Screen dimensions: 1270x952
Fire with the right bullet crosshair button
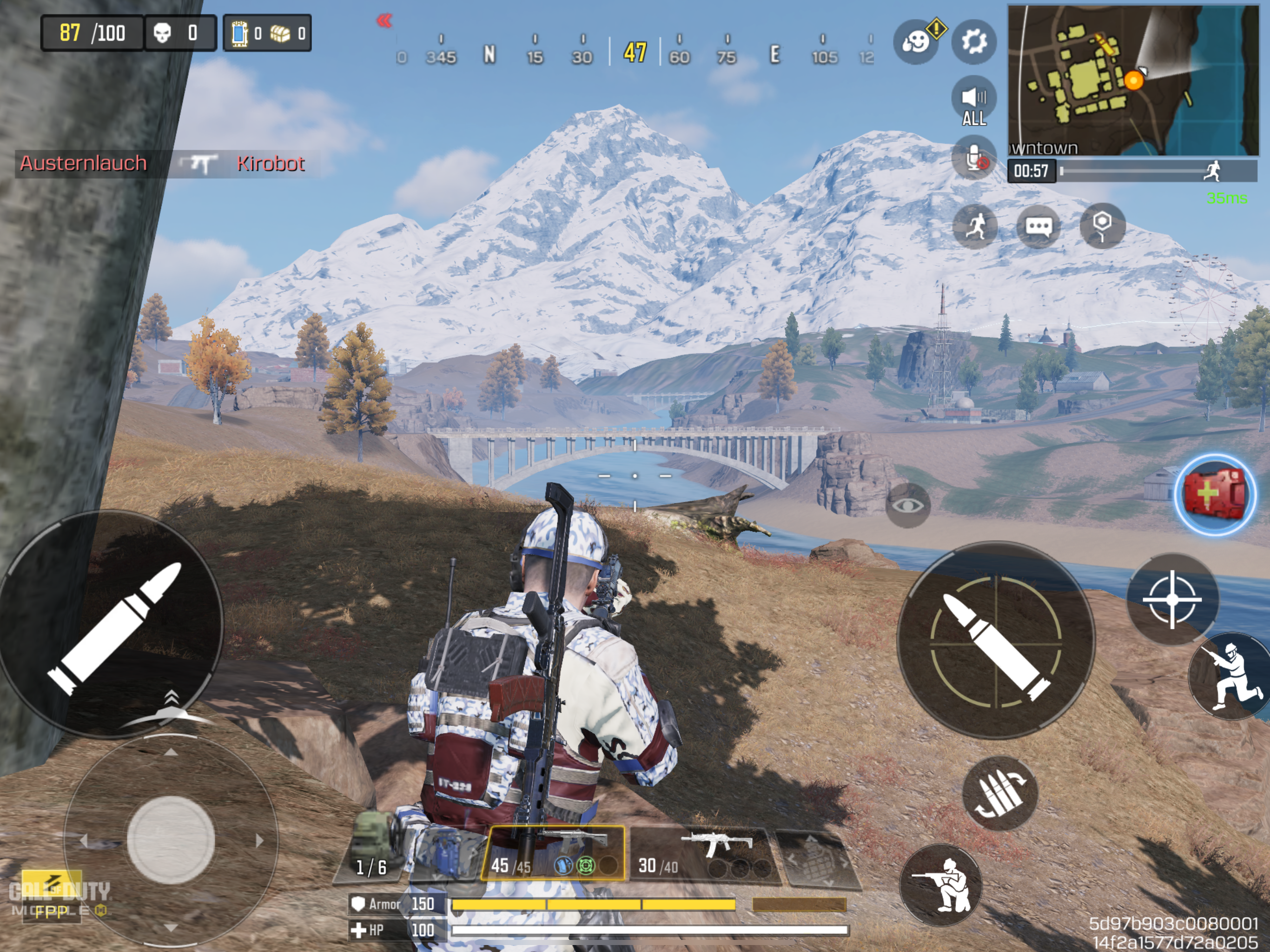[996, 640]
